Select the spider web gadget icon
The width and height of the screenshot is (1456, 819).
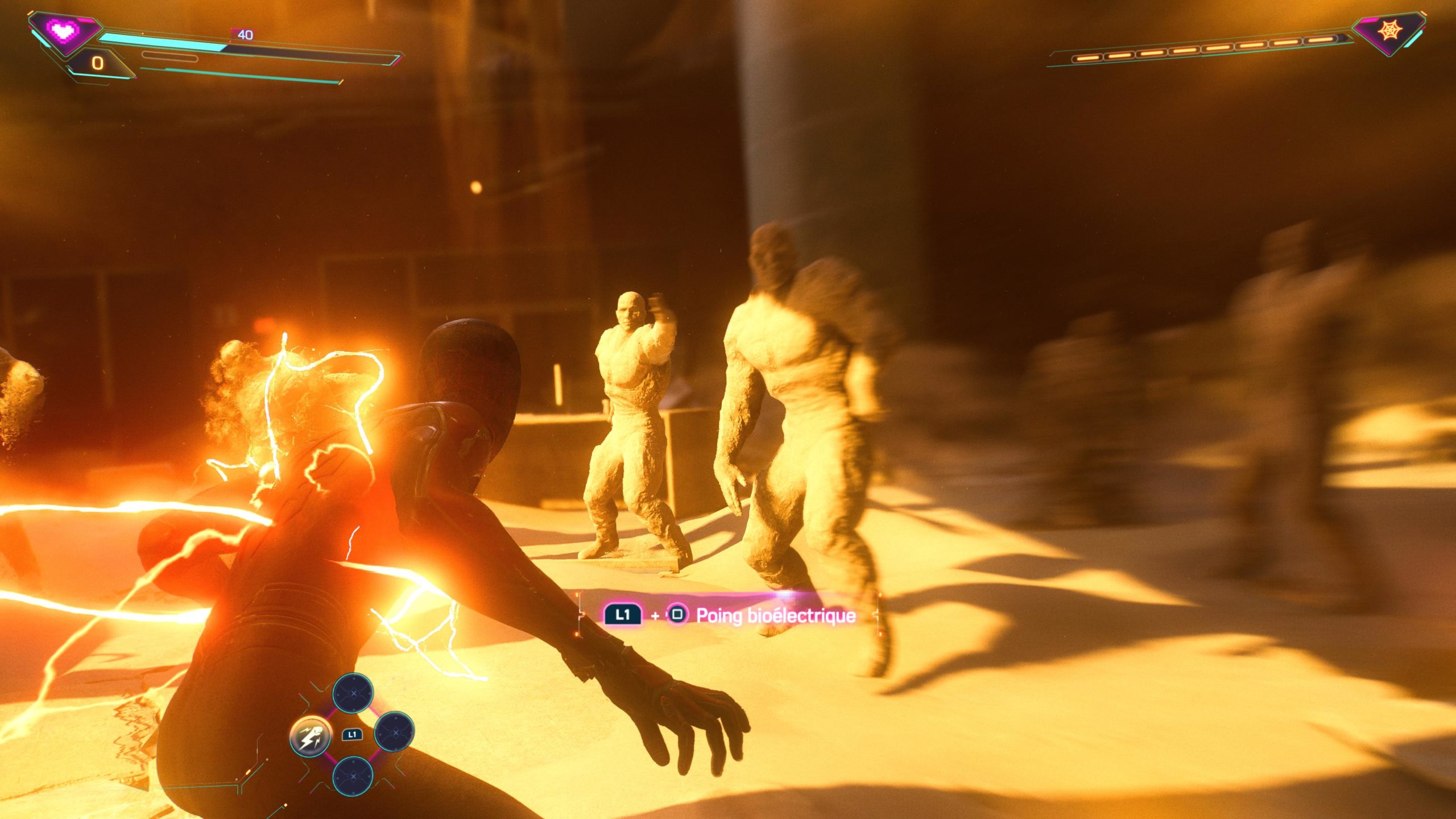click(1388, 31)
